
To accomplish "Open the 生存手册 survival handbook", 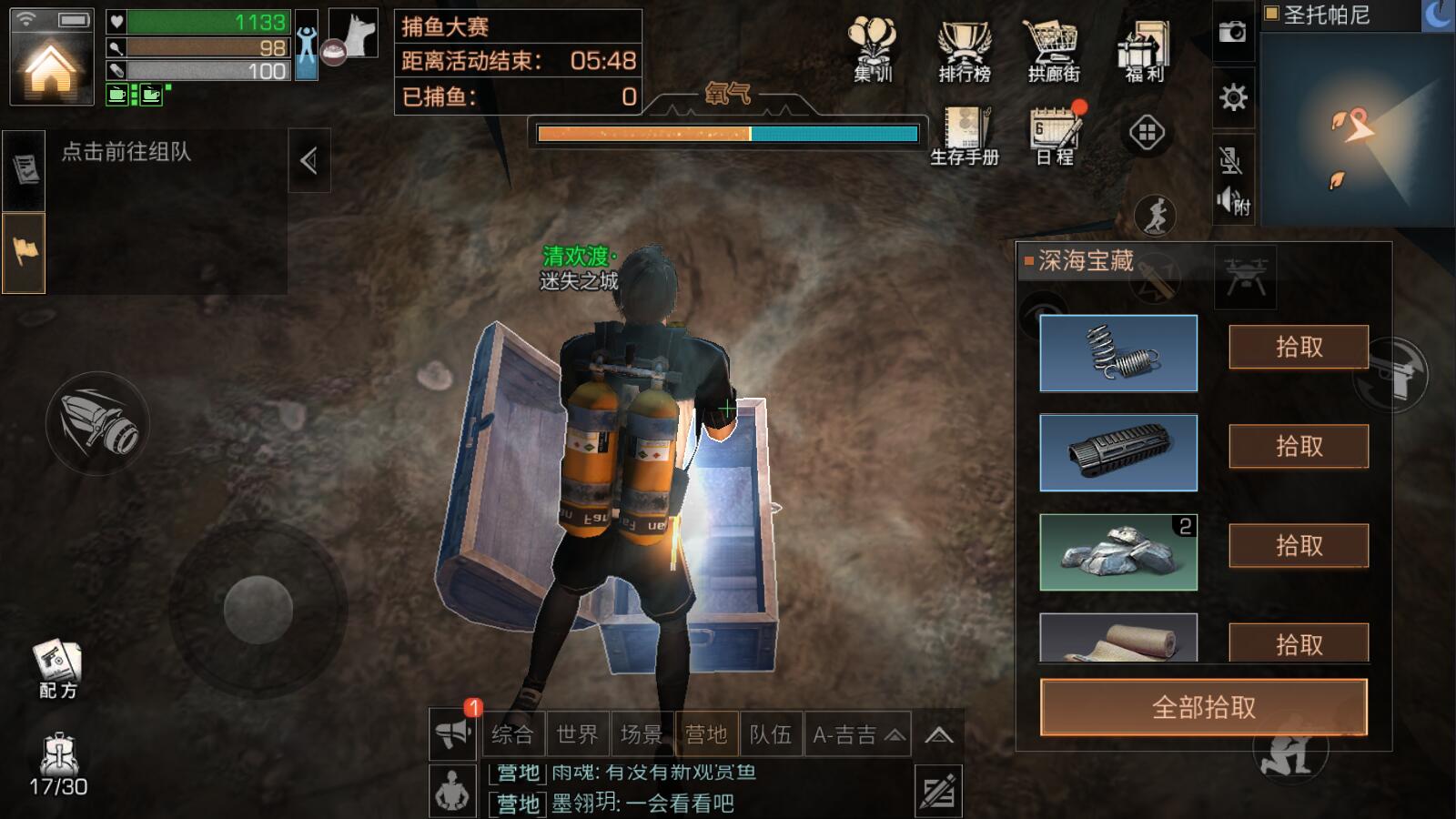I will (x=965, y=136).
